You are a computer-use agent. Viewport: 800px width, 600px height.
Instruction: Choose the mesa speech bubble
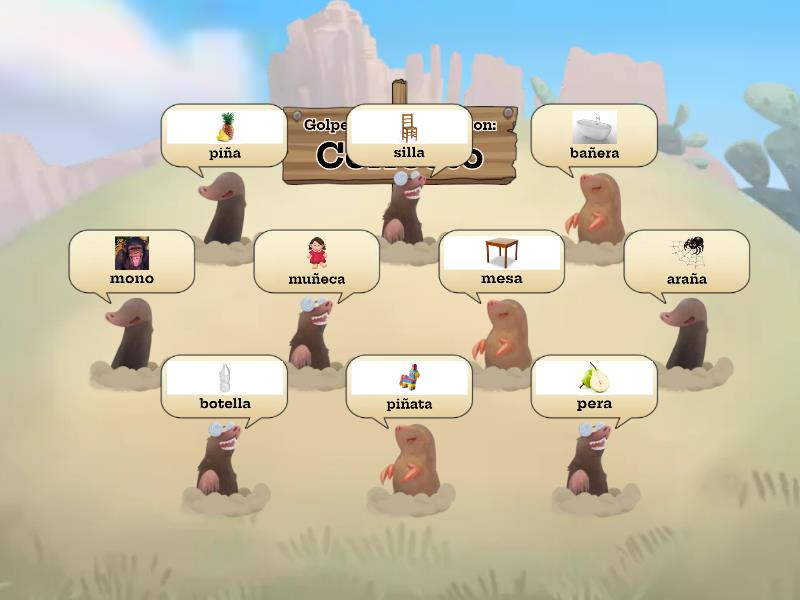(501, 262)
